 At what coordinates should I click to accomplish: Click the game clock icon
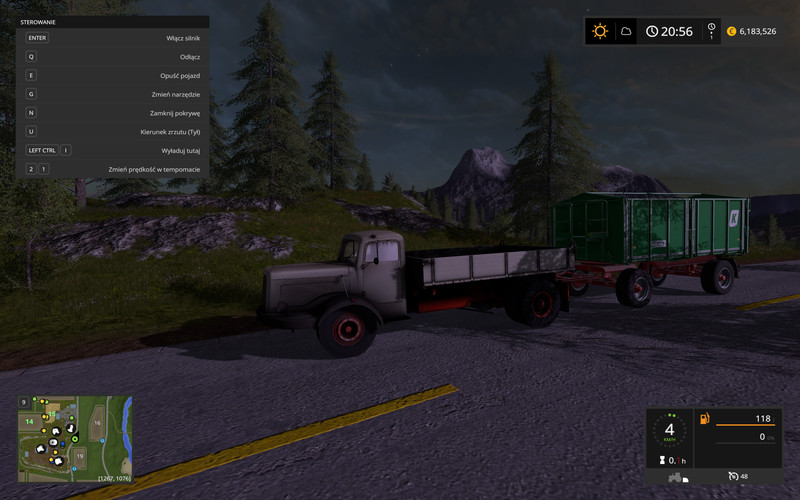coord(652,31)
